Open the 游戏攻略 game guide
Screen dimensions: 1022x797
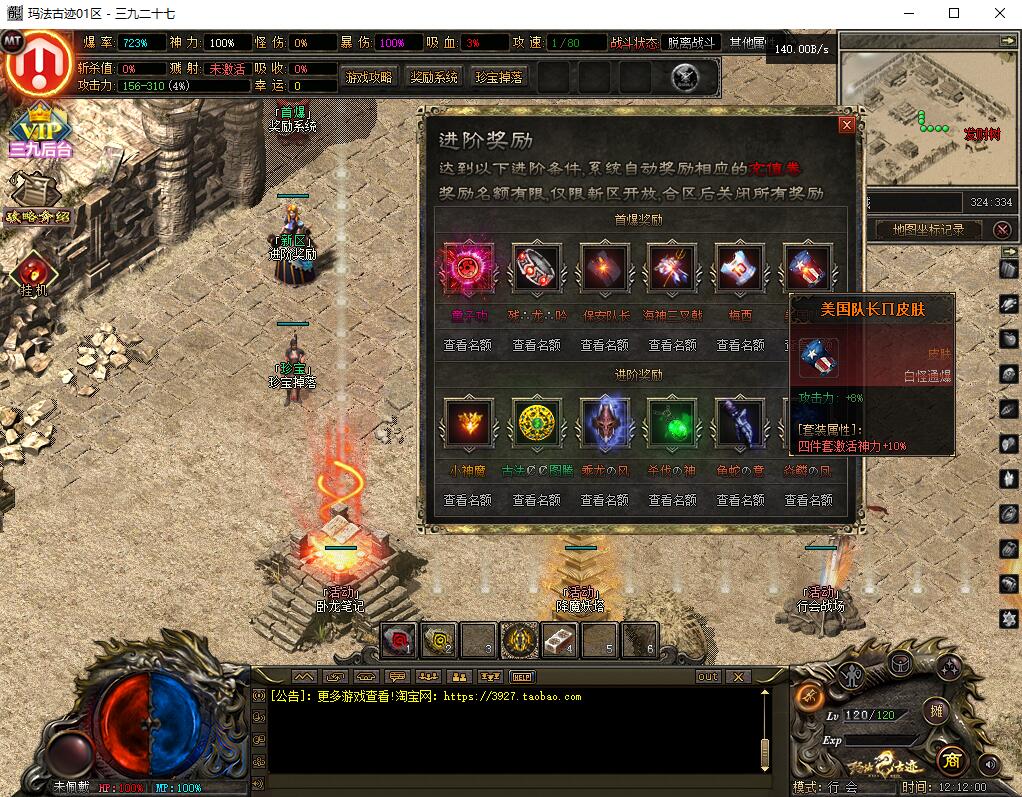(x=369, y=77)
